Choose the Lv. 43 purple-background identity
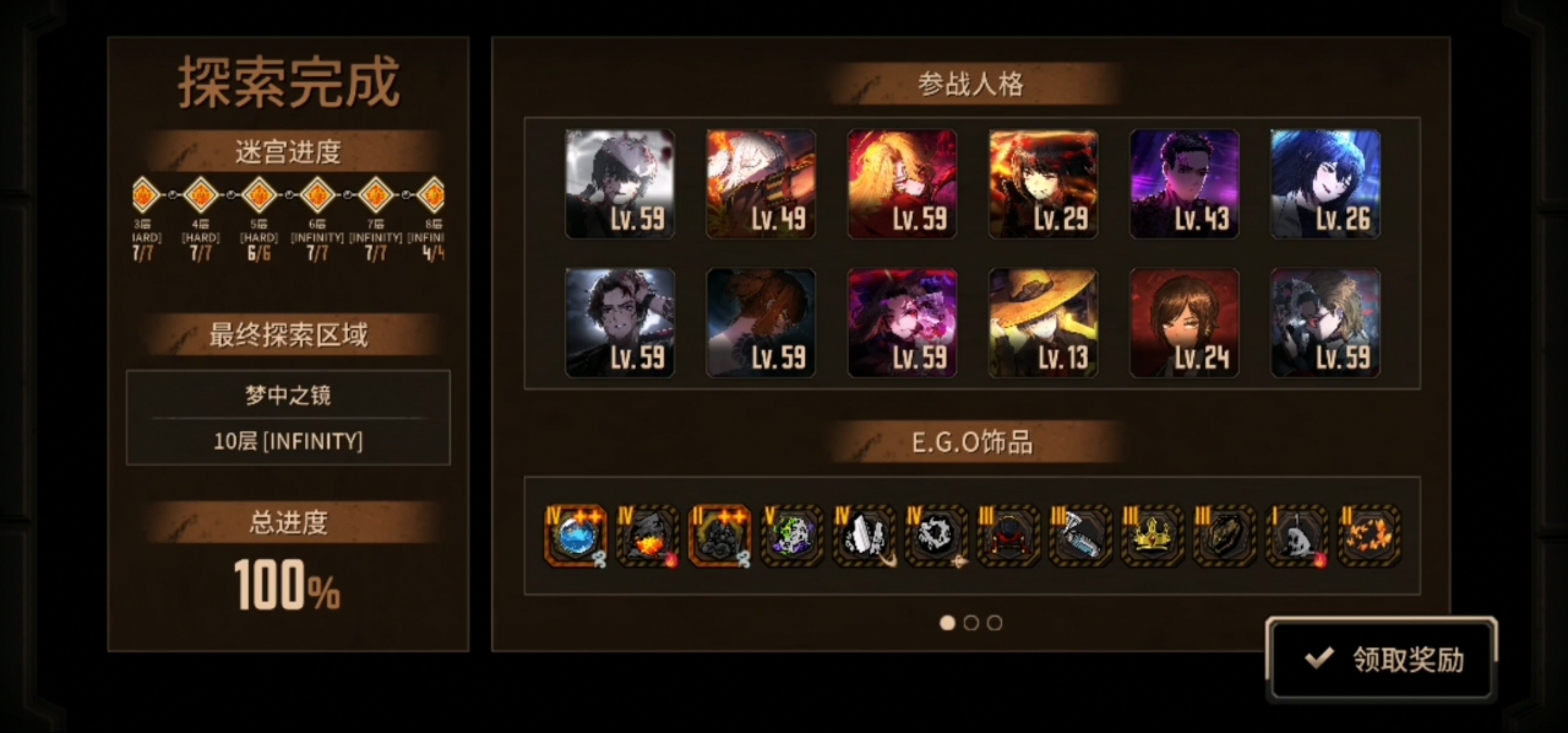The image size is (1568, 733). click(1184, 184)
